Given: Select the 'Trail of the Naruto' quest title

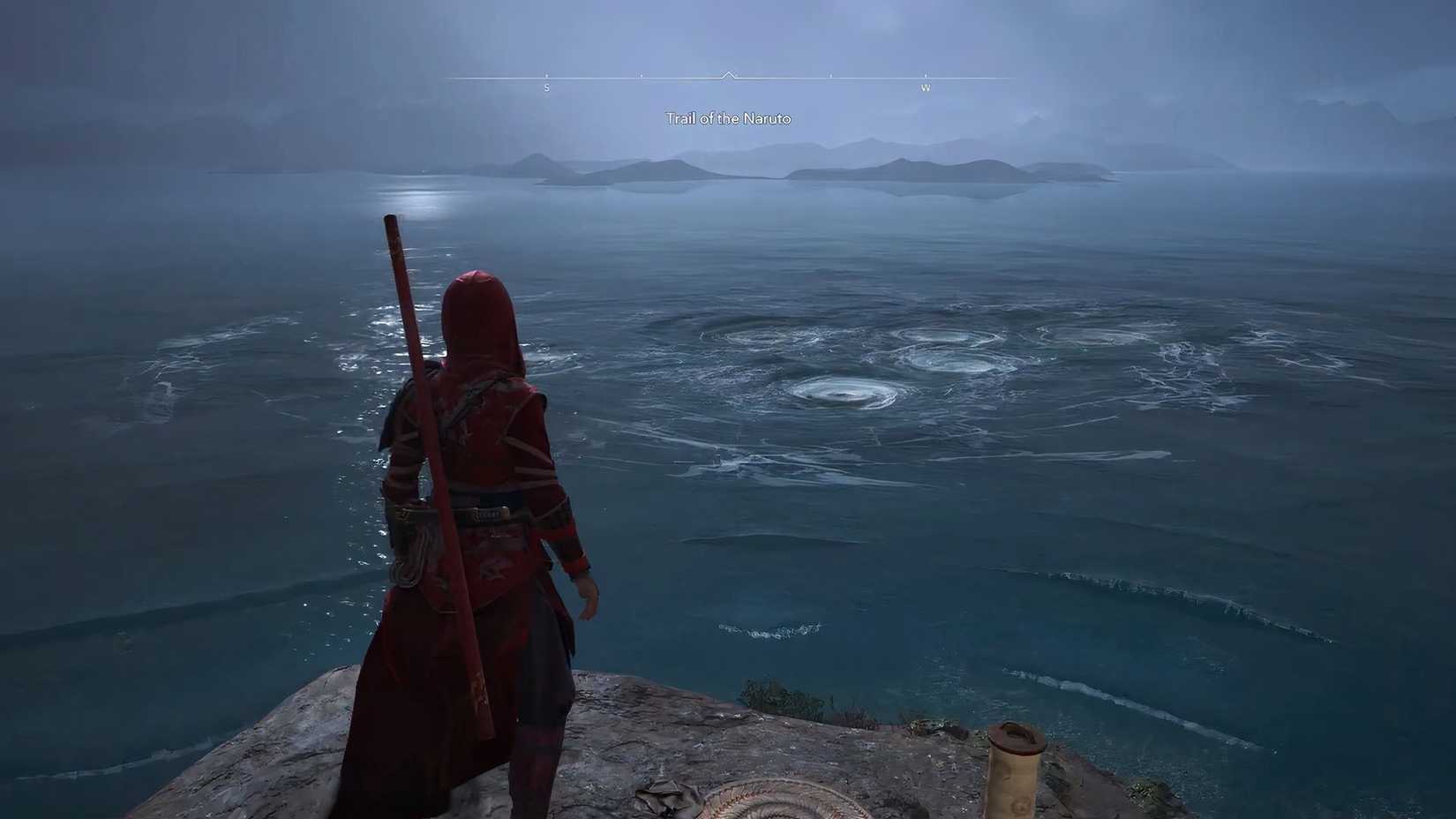Looking at the screenshot, I should (x=728, y=117).
